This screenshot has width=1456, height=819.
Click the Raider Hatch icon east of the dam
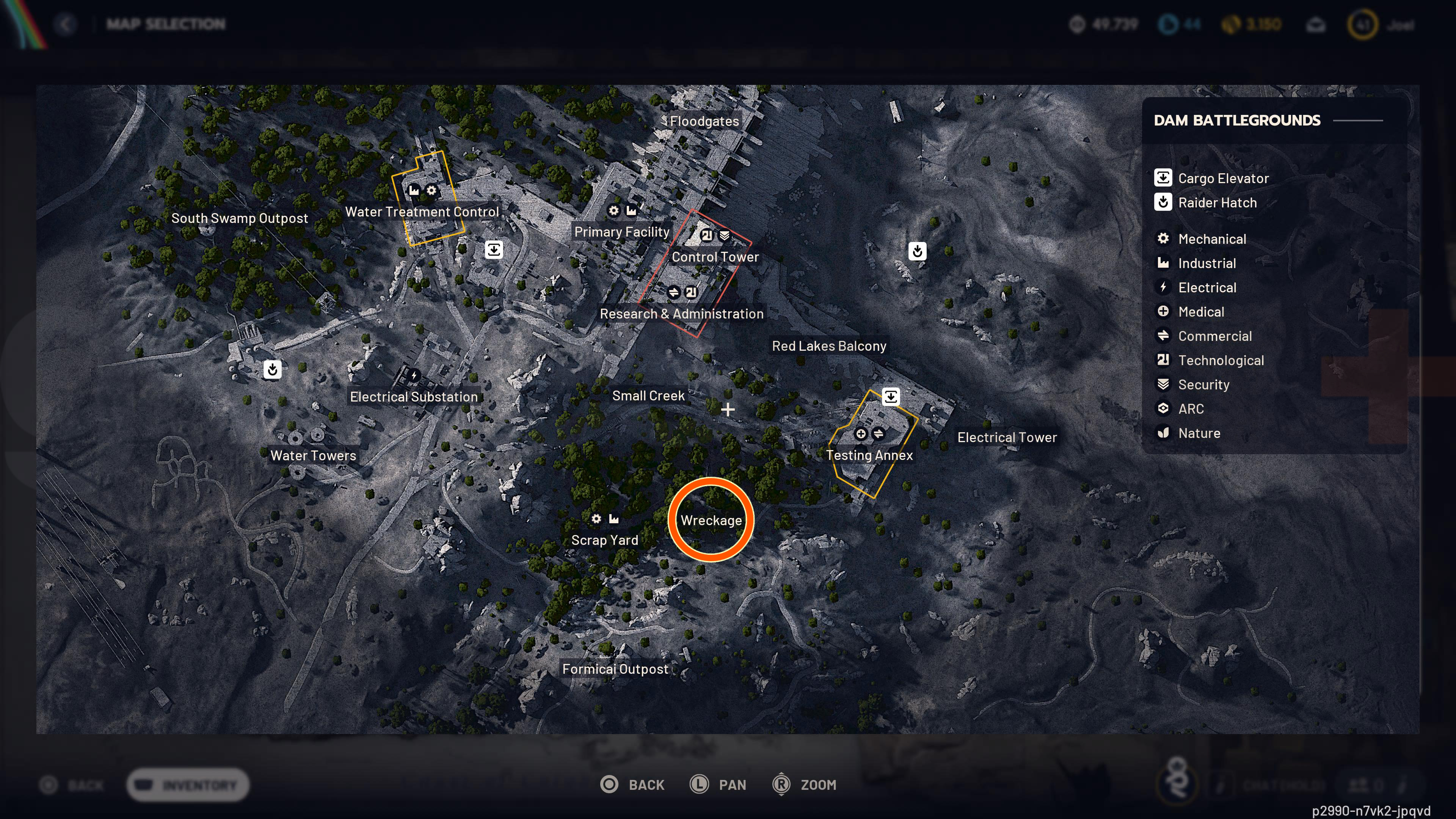pos(917,251)
